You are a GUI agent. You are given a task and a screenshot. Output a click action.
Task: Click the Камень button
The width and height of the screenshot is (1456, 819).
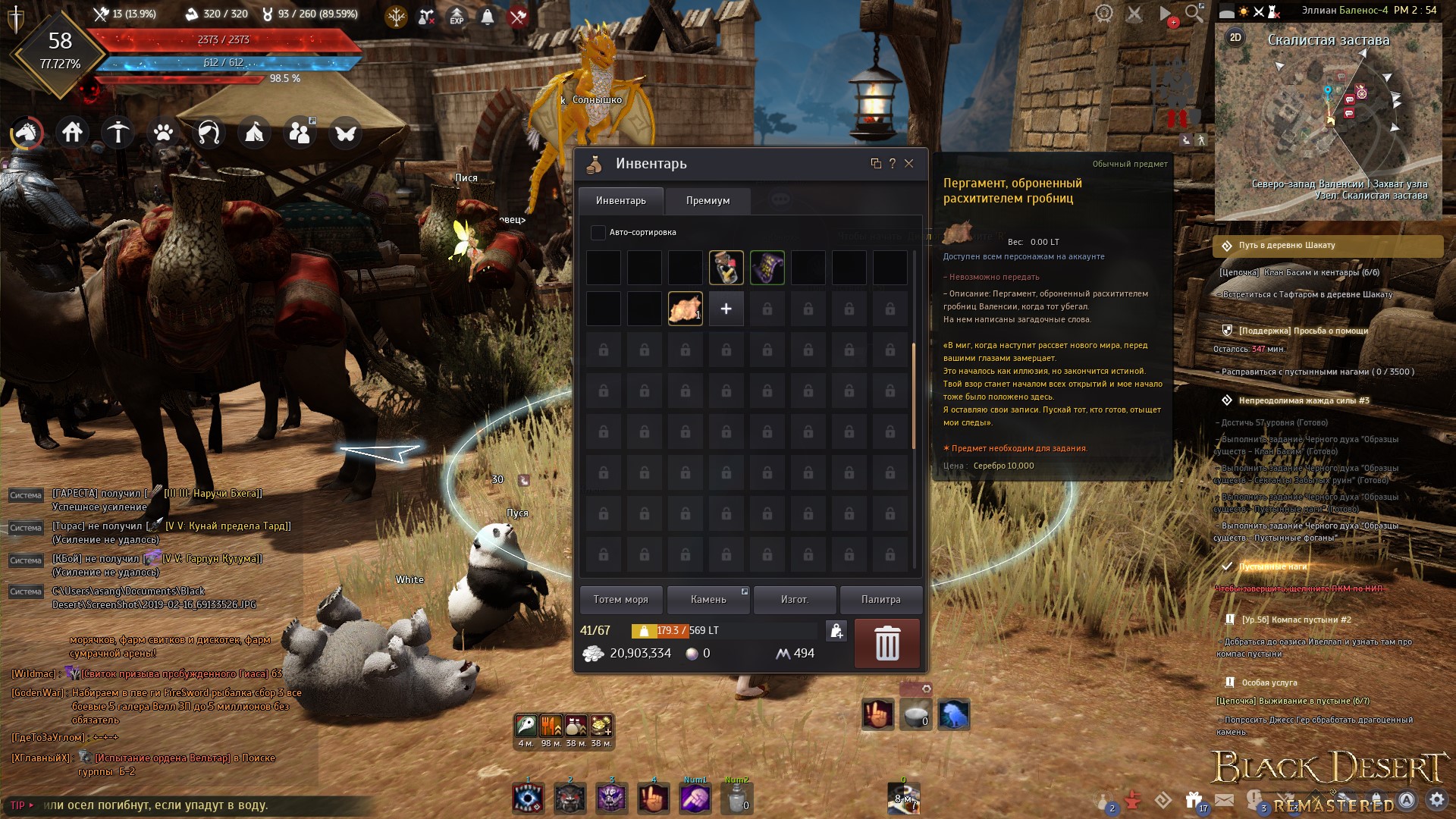point(708,600)
